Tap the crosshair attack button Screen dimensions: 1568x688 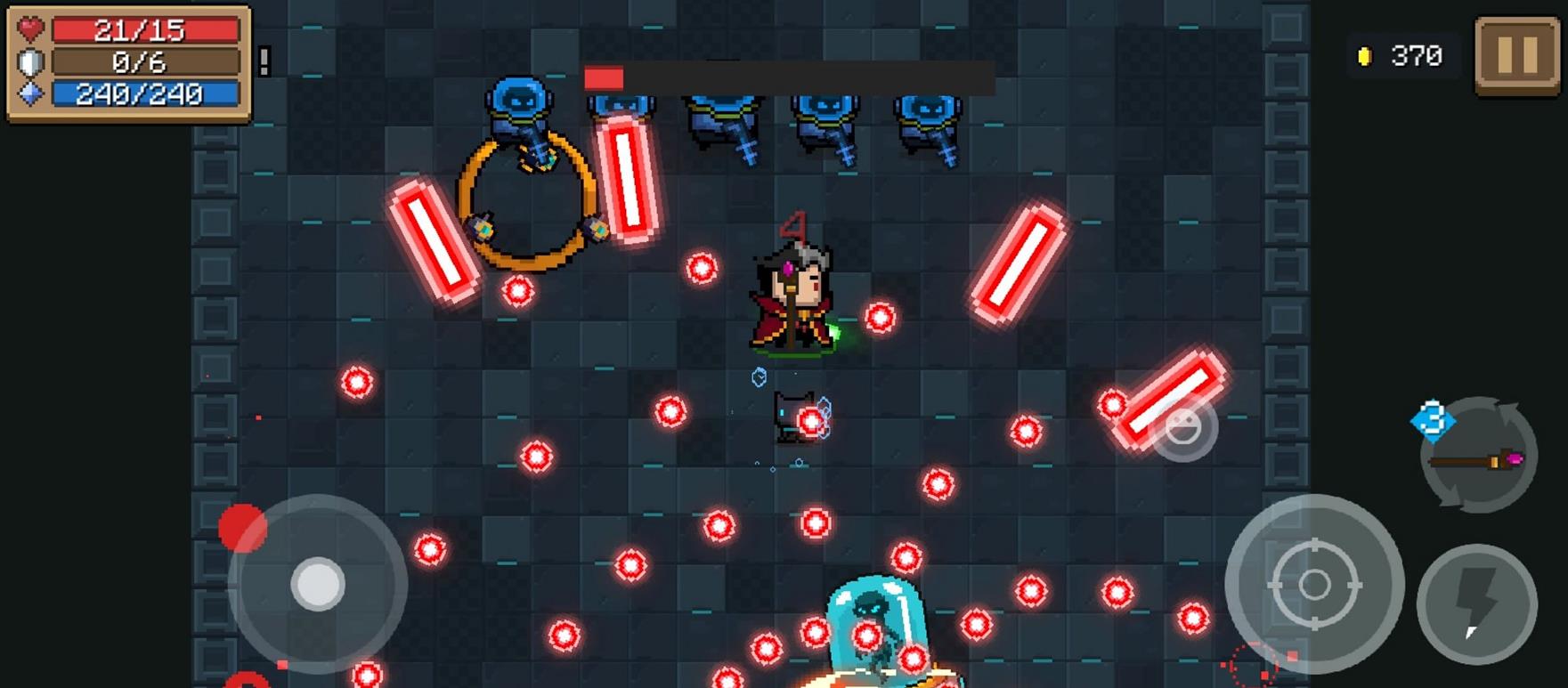(1314, 585)
